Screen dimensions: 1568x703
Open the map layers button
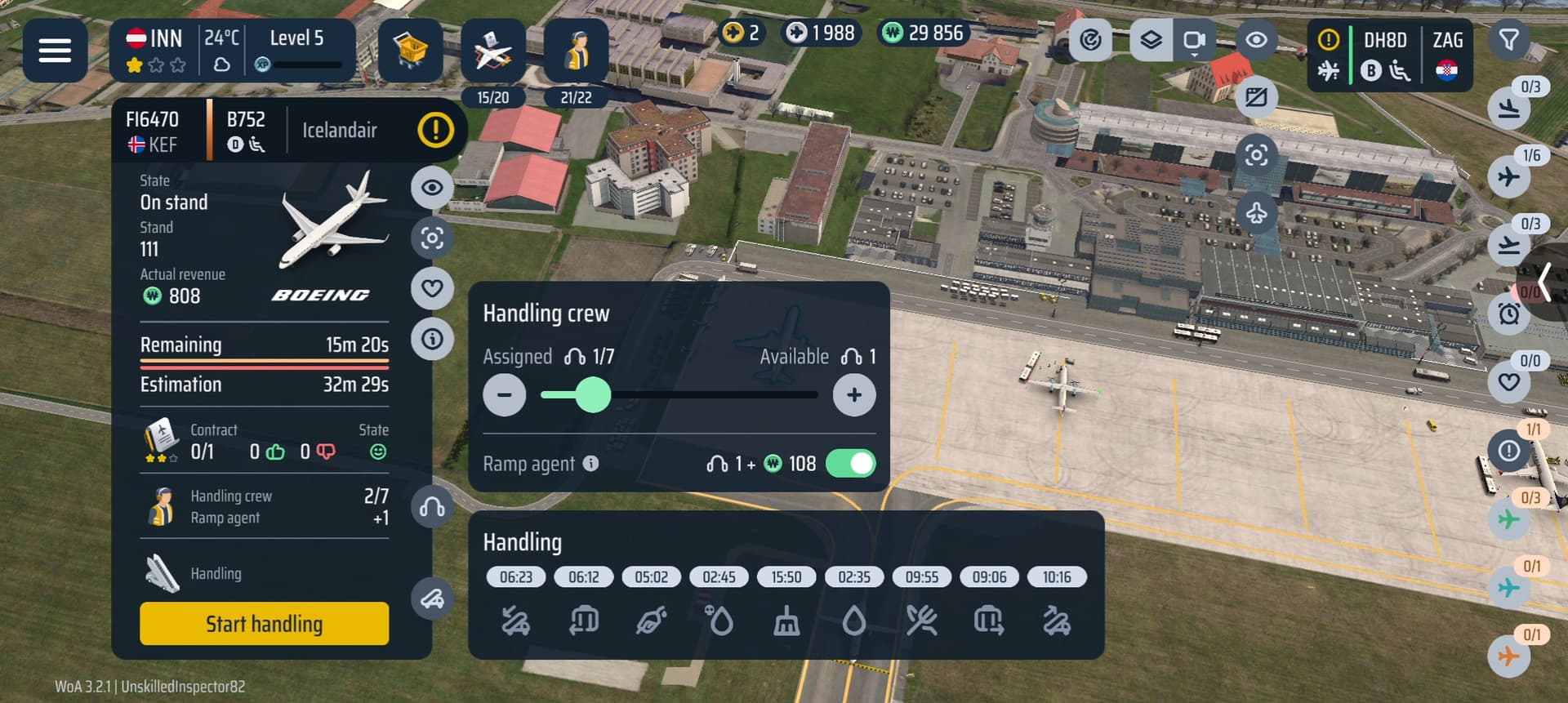tap(1151, 39)
